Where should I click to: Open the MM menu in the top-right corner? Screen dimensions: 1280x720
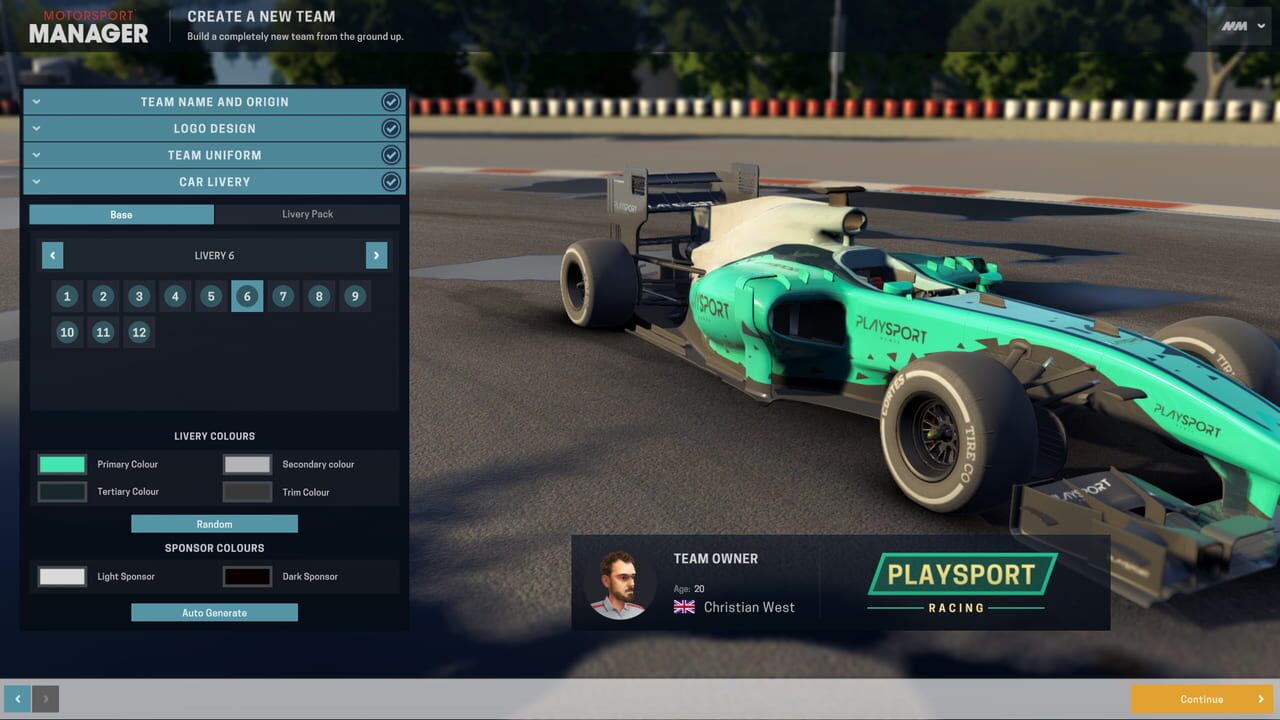pyautogui.click(x=1239, y=26)
